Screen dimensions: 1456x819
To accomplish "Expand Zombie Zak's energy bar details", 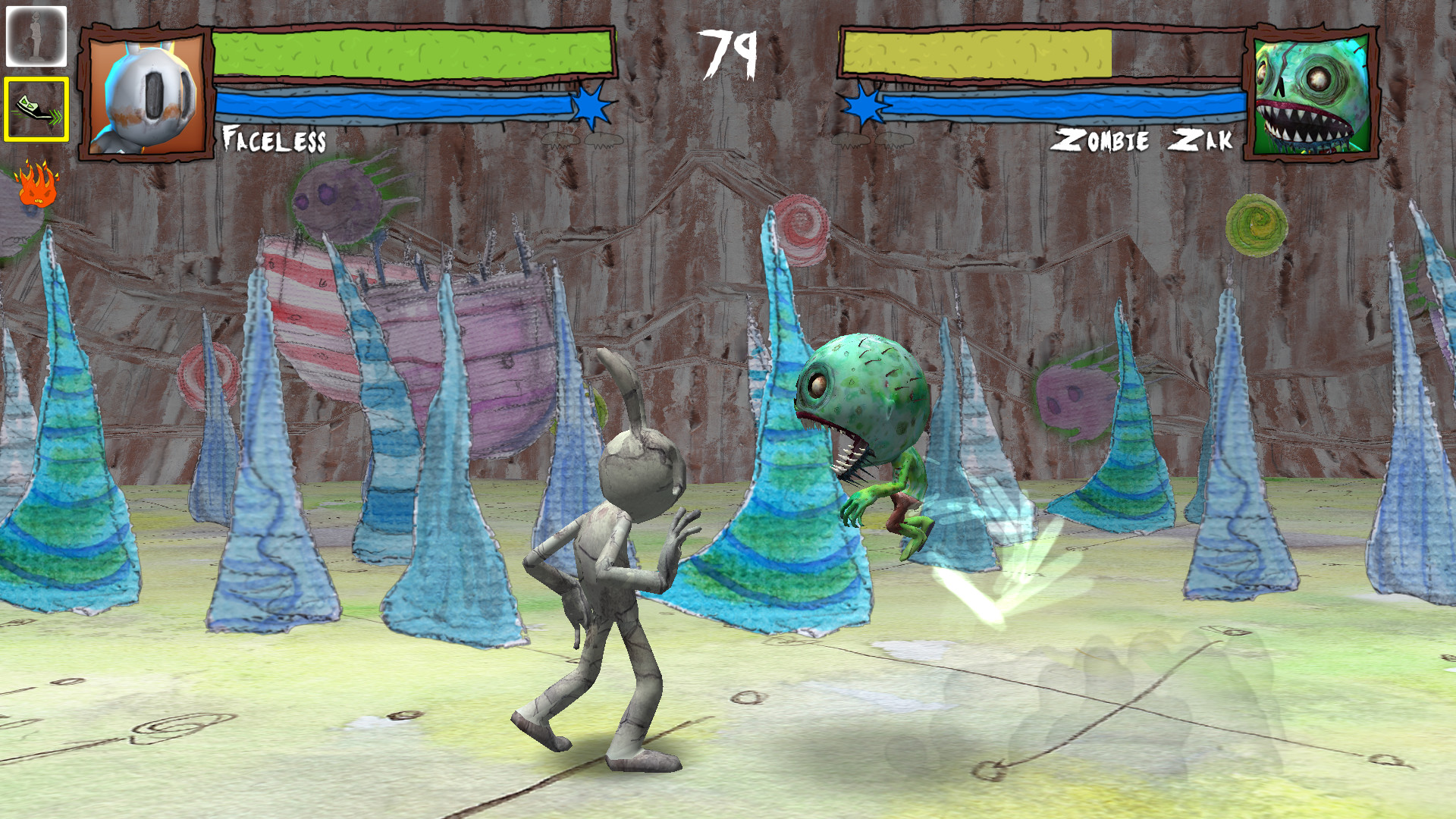I will click(x=1062, y=106).
